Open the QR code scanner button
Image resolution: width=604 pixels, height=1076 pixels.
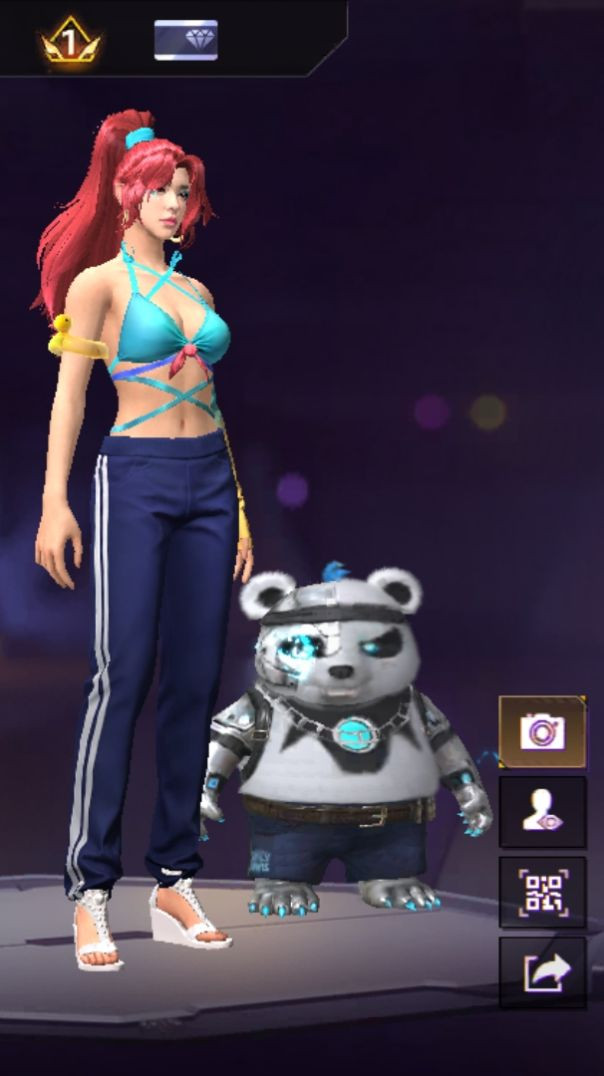click(x=542, y=892)
